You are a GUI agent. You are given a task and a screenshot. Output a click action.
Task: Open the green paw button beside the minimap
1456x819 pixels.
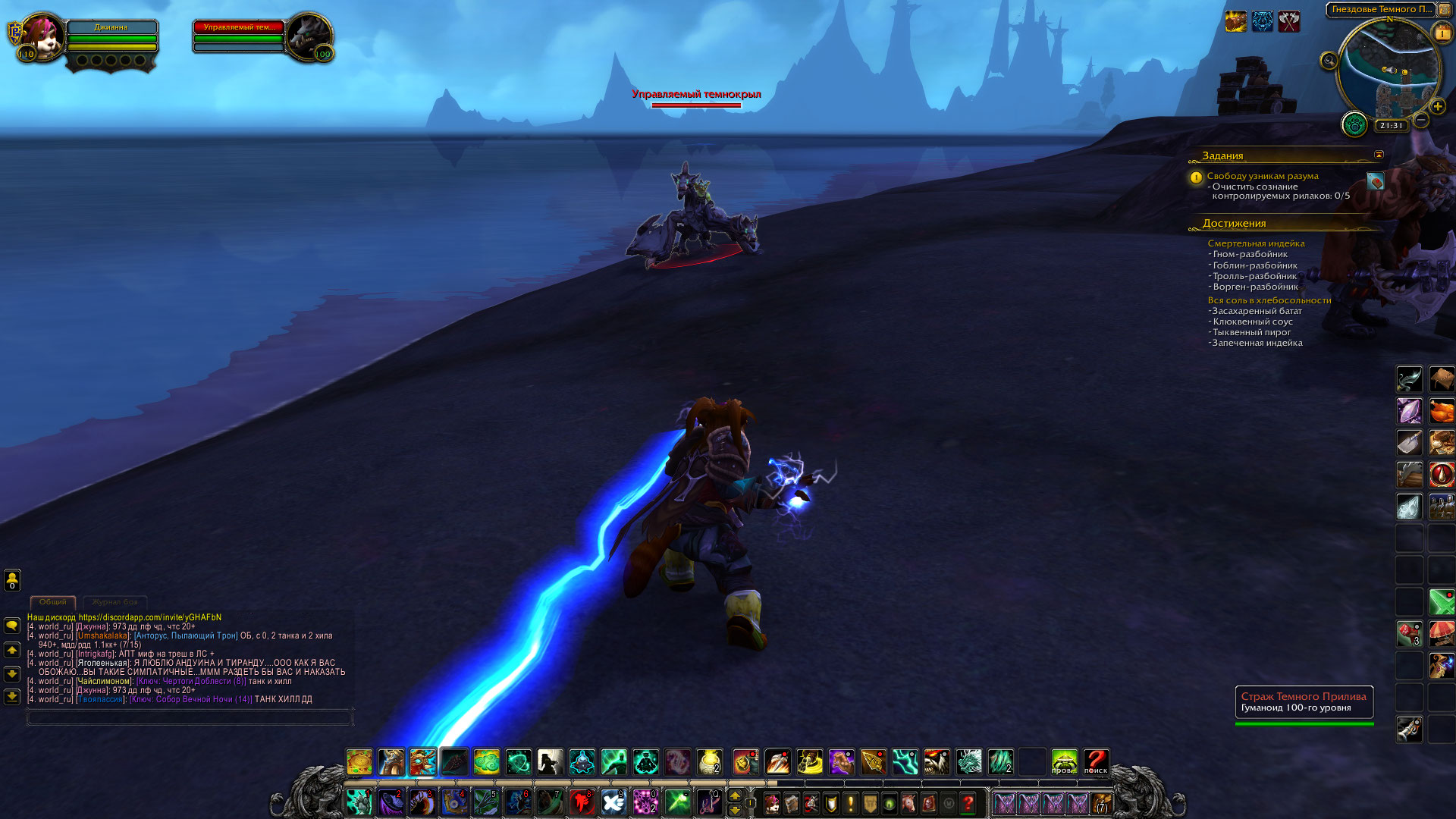pos(1354,124)
